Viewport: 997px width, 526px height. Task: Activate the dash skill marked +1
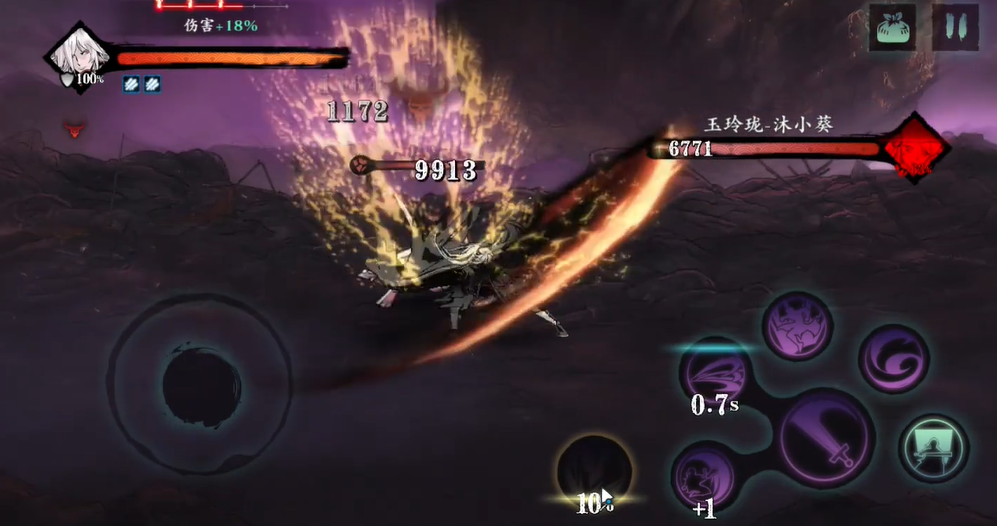tap(705, 478)
